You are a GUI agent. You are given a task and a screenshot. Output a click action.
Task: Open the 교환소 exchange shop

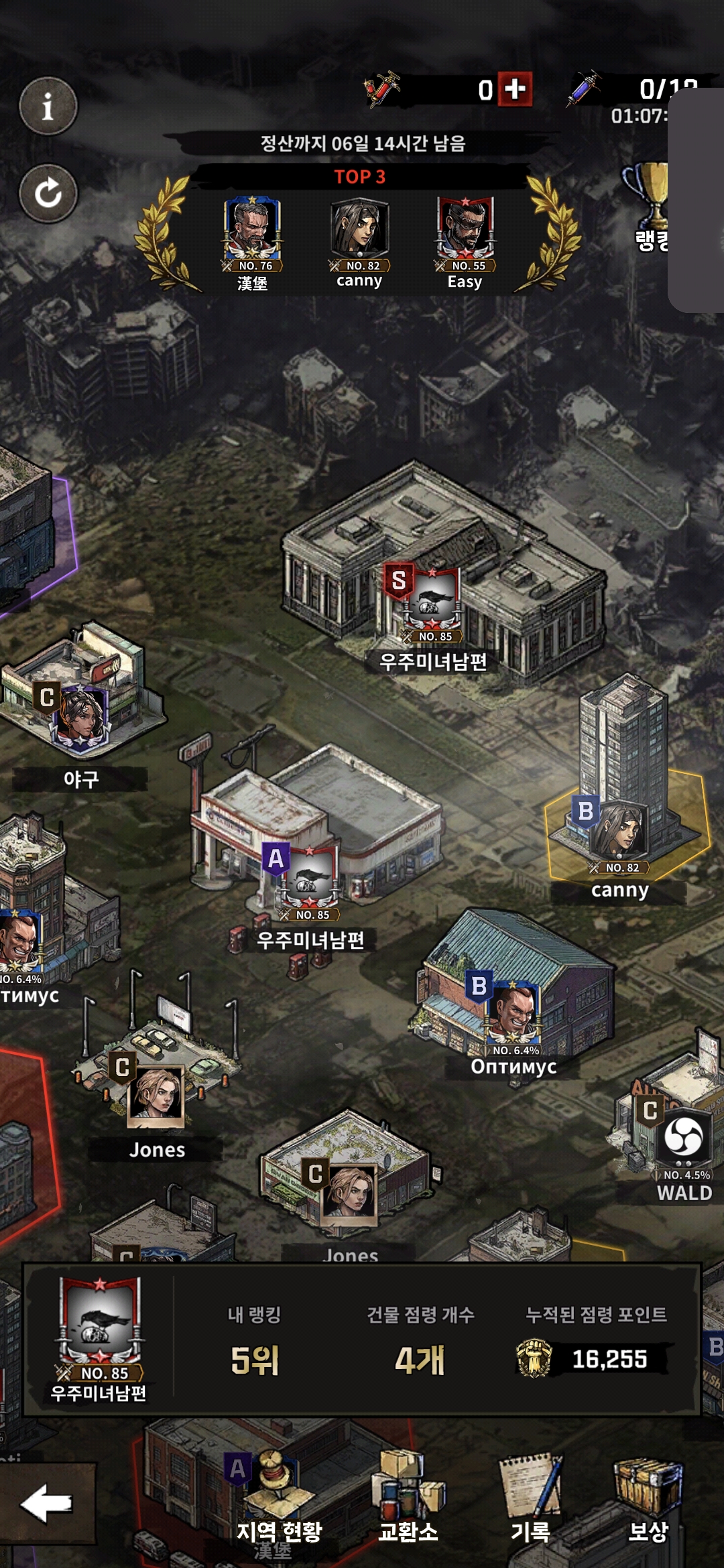point(408,1501)
